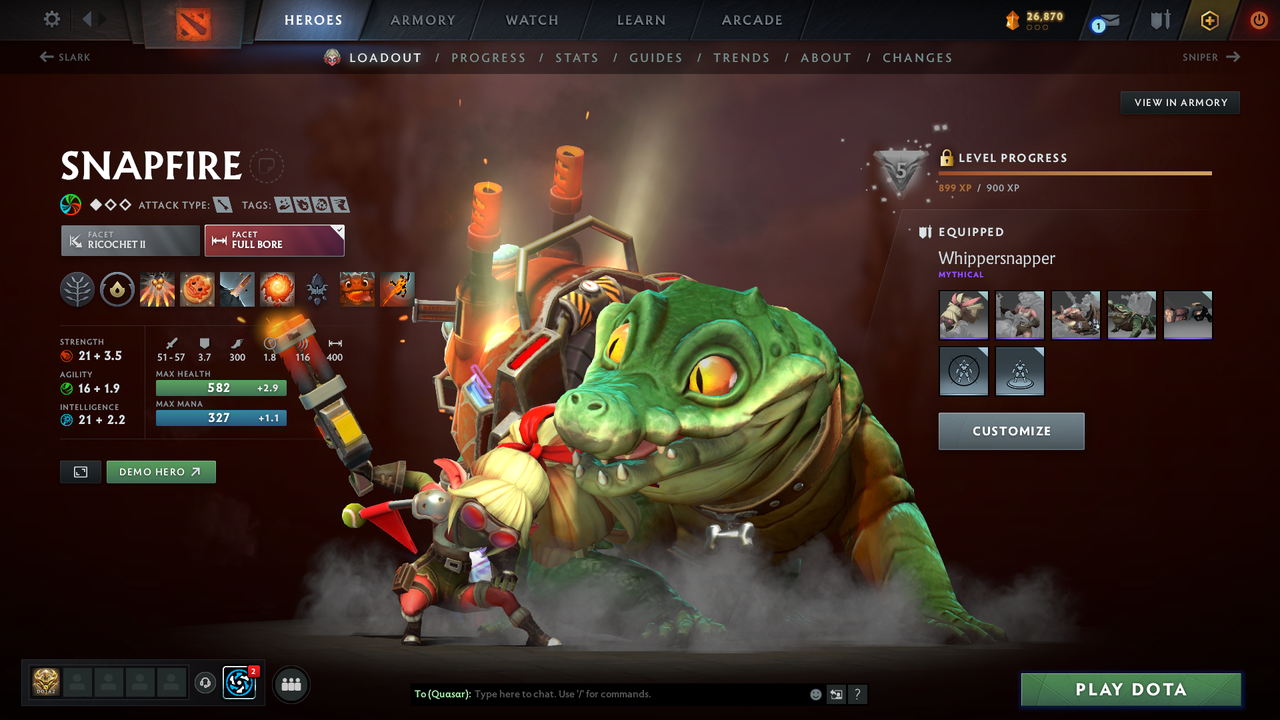The height and width of the screenshot is (720, 1280).
Task: Select the Ricochet II facet
Action: pos(130,240)
